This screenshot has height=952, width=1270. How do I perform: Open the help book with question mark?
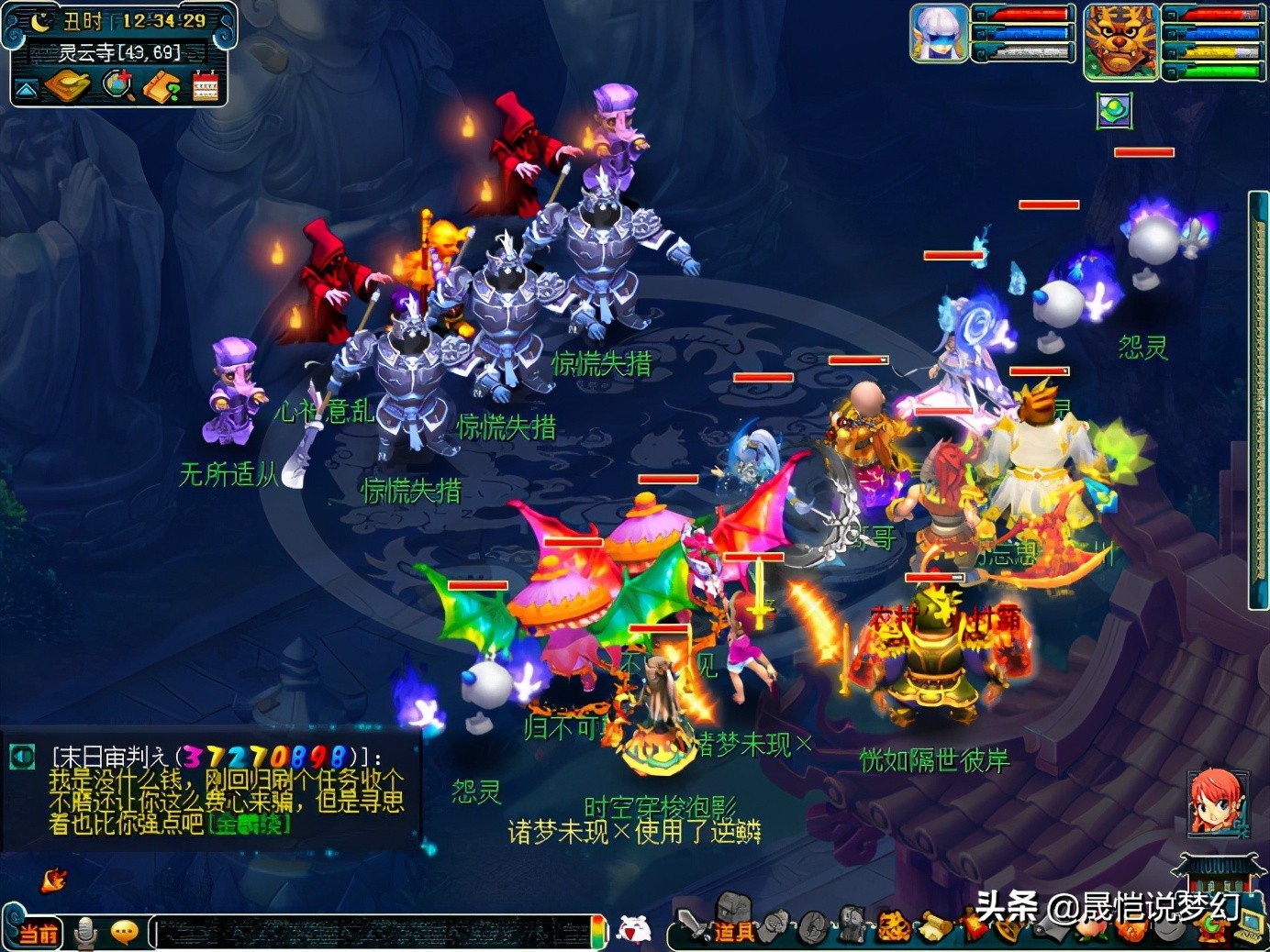(x=162, y=86)
